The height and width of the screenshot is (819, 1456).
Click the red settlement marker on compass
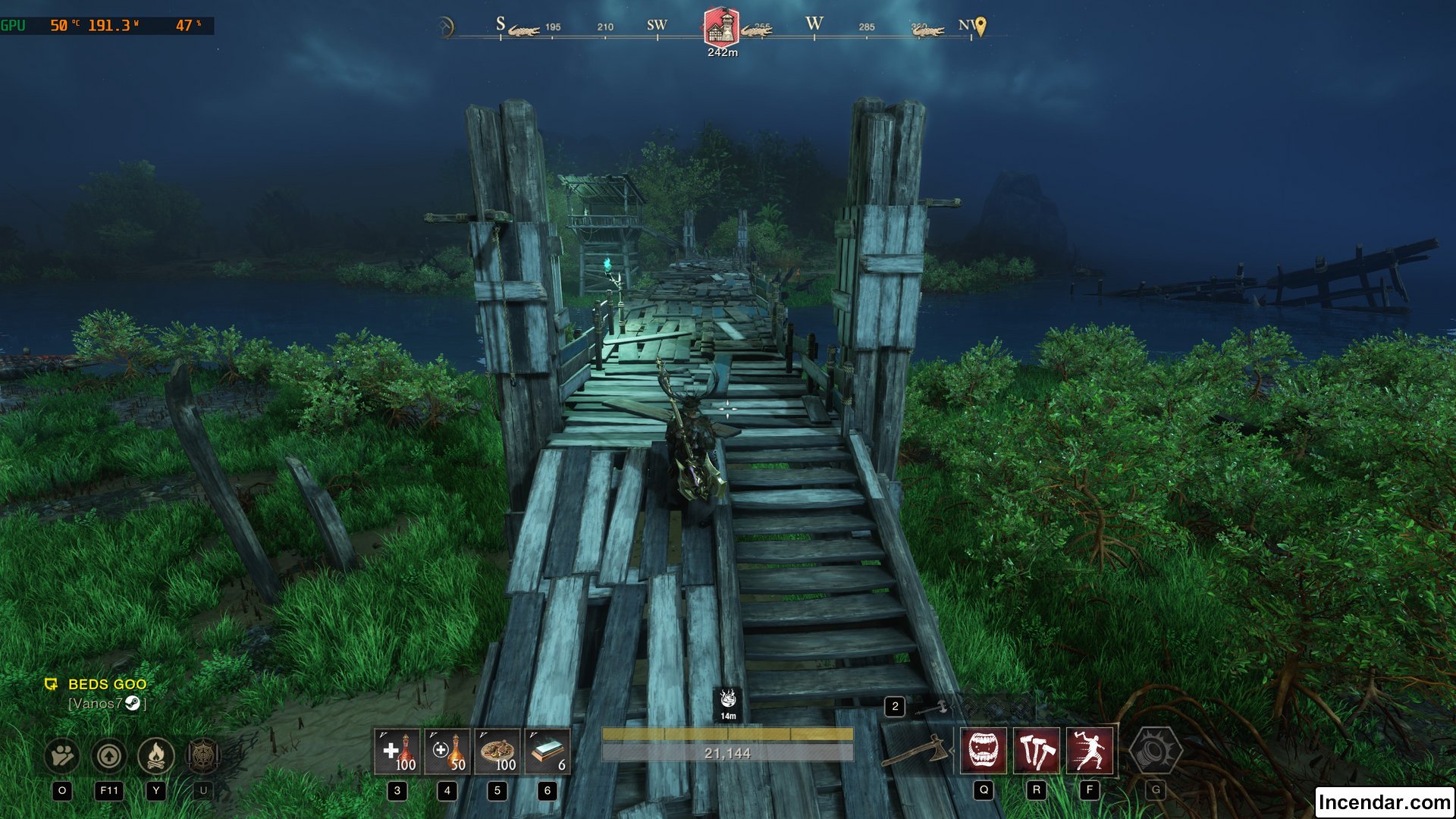pyautogui.click(x=721, y=27)
